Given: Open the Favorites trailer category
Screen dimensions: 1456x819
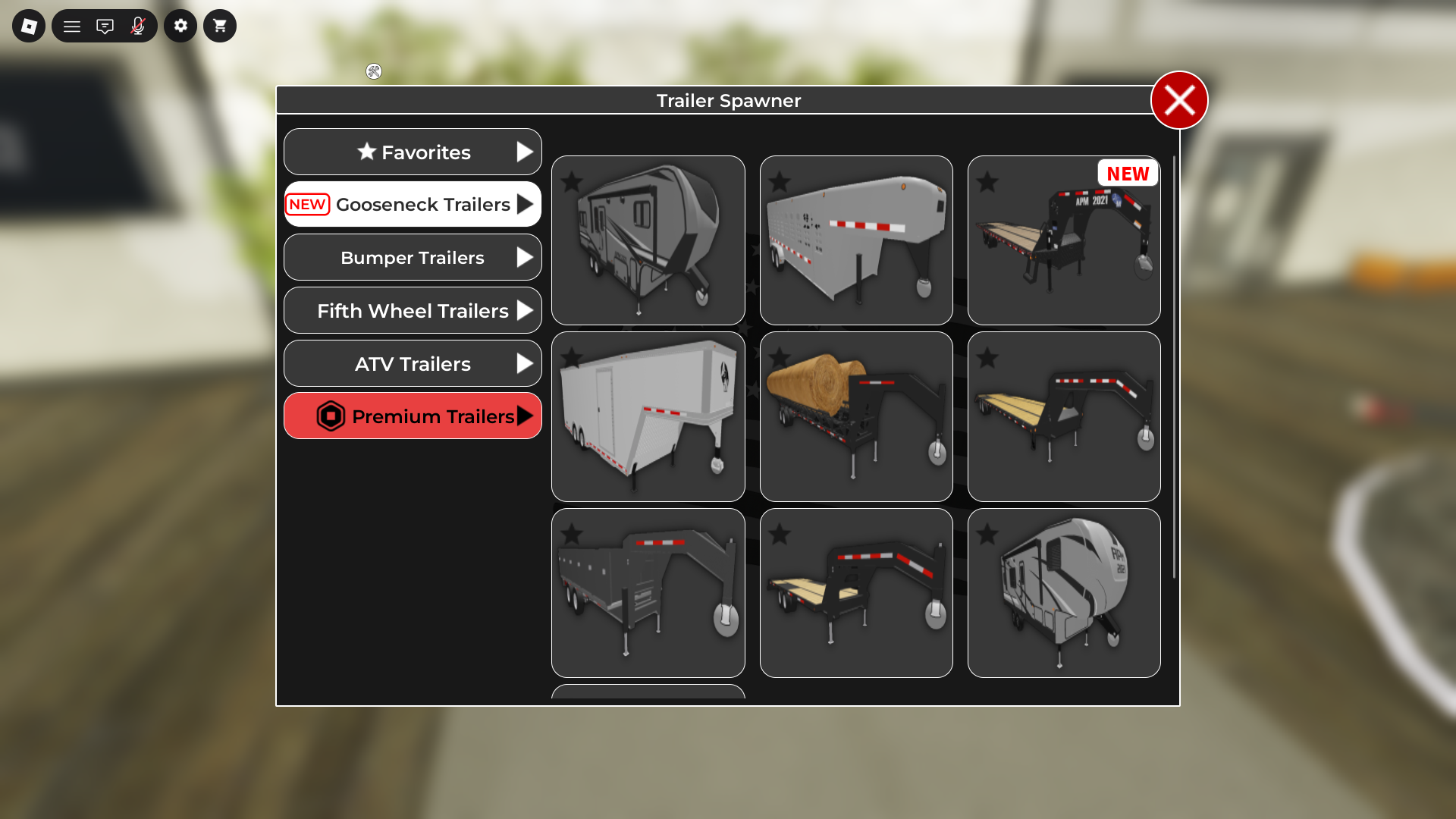Looking at the screenshot, I should point(413,152).
